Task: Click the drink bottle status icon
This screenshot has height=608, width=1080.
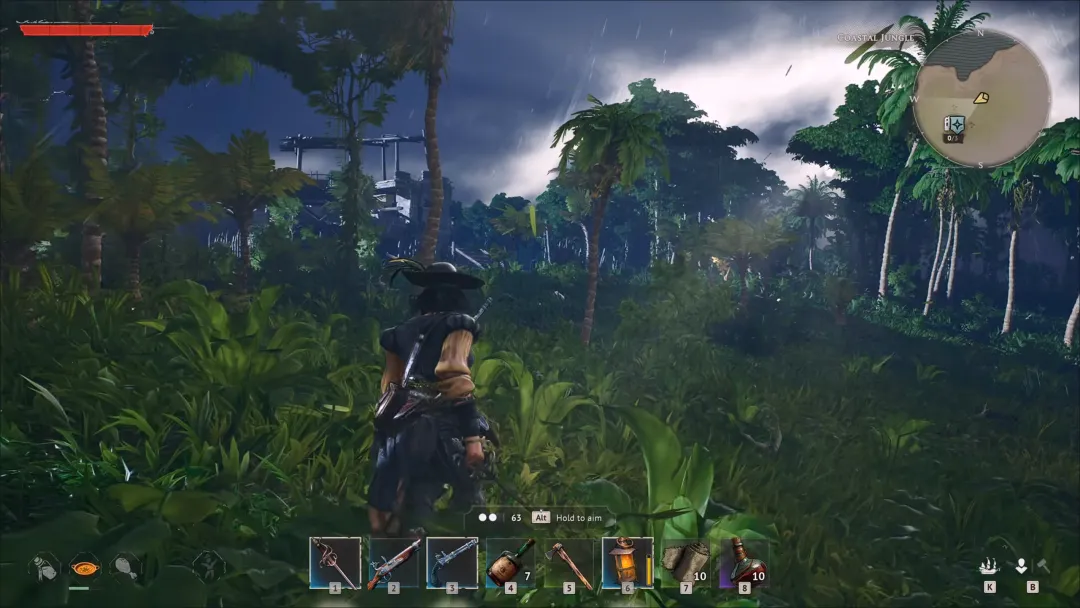Action: (x=43, y=567)
